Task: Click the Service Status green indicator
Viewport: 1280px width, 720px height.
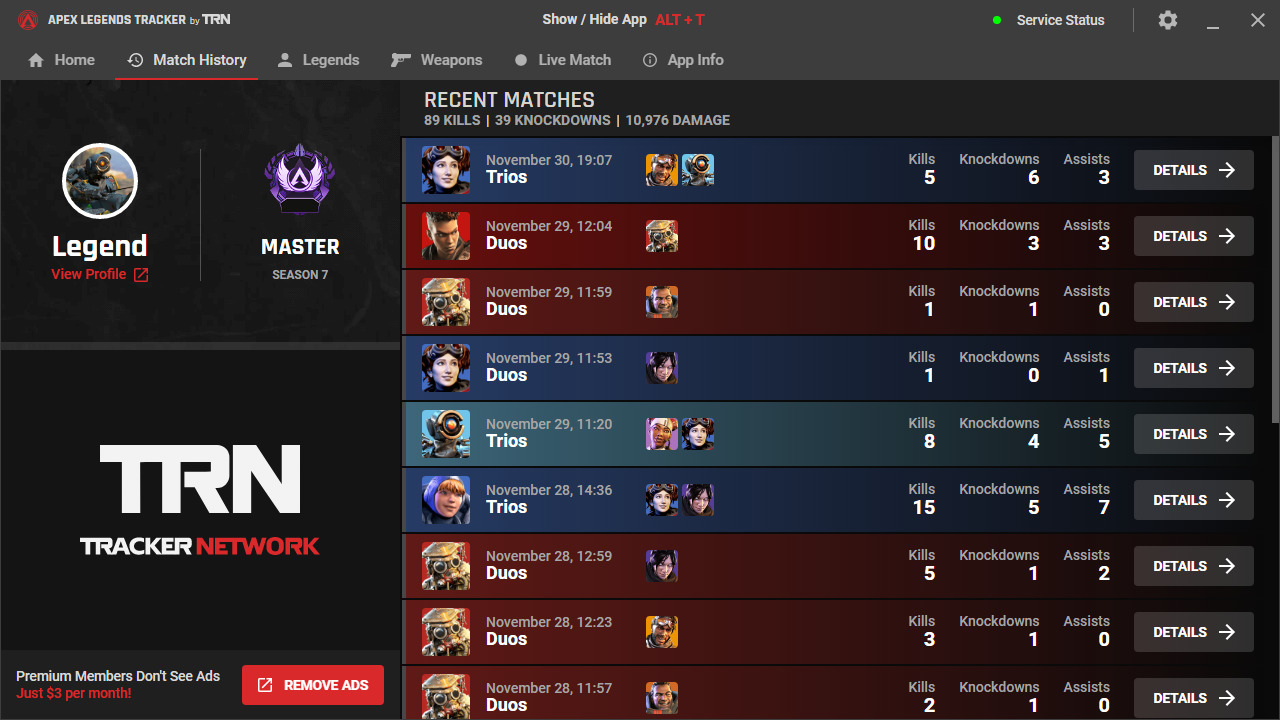Action: pyautogui.click(x=996, y=20)
